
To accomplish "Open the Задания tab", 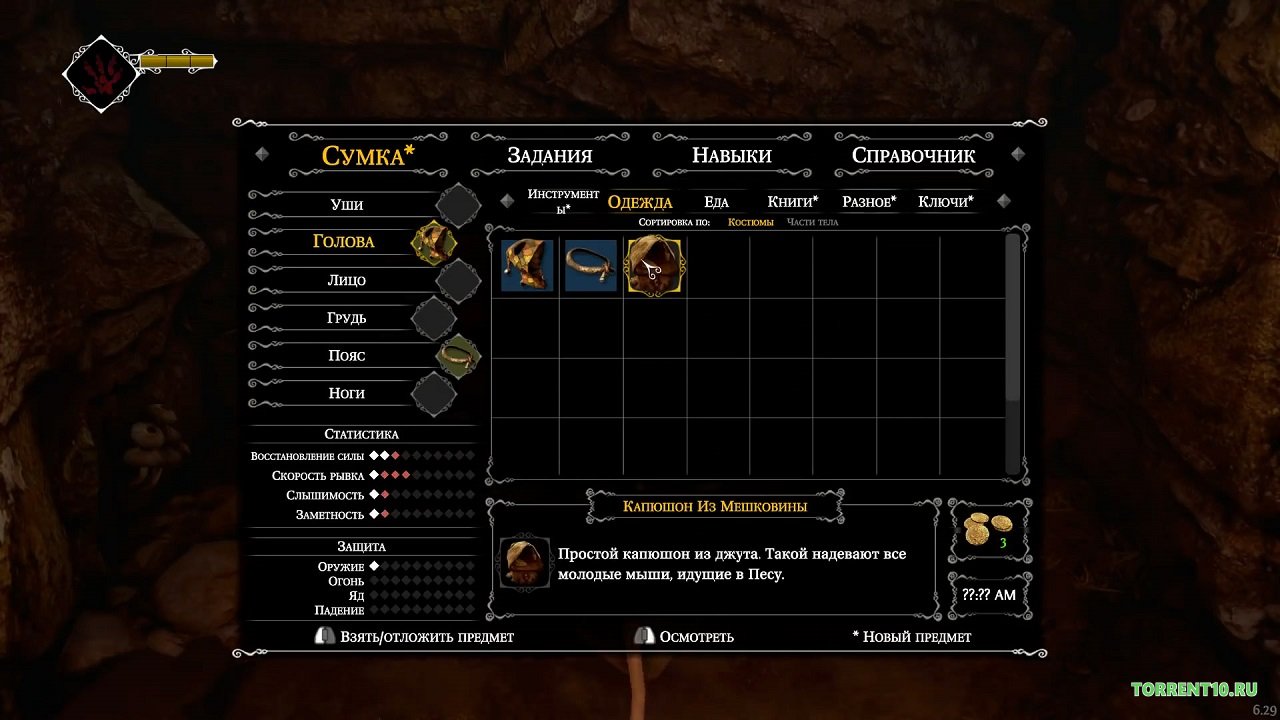I will coord(549,155).
